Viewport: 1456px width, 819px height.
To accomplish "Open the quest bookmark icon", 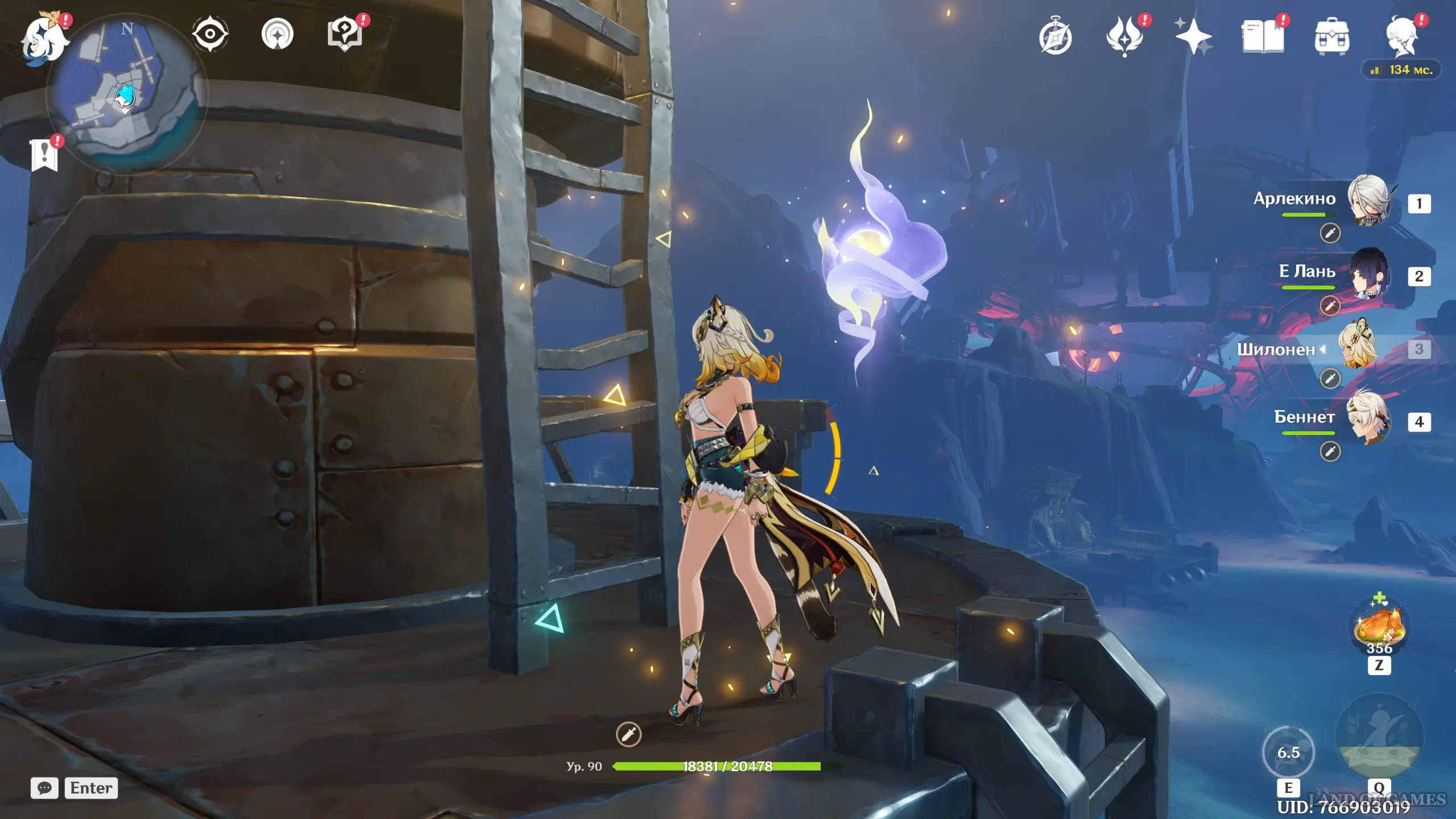I will pyautogui.click(x=44, y=155).
